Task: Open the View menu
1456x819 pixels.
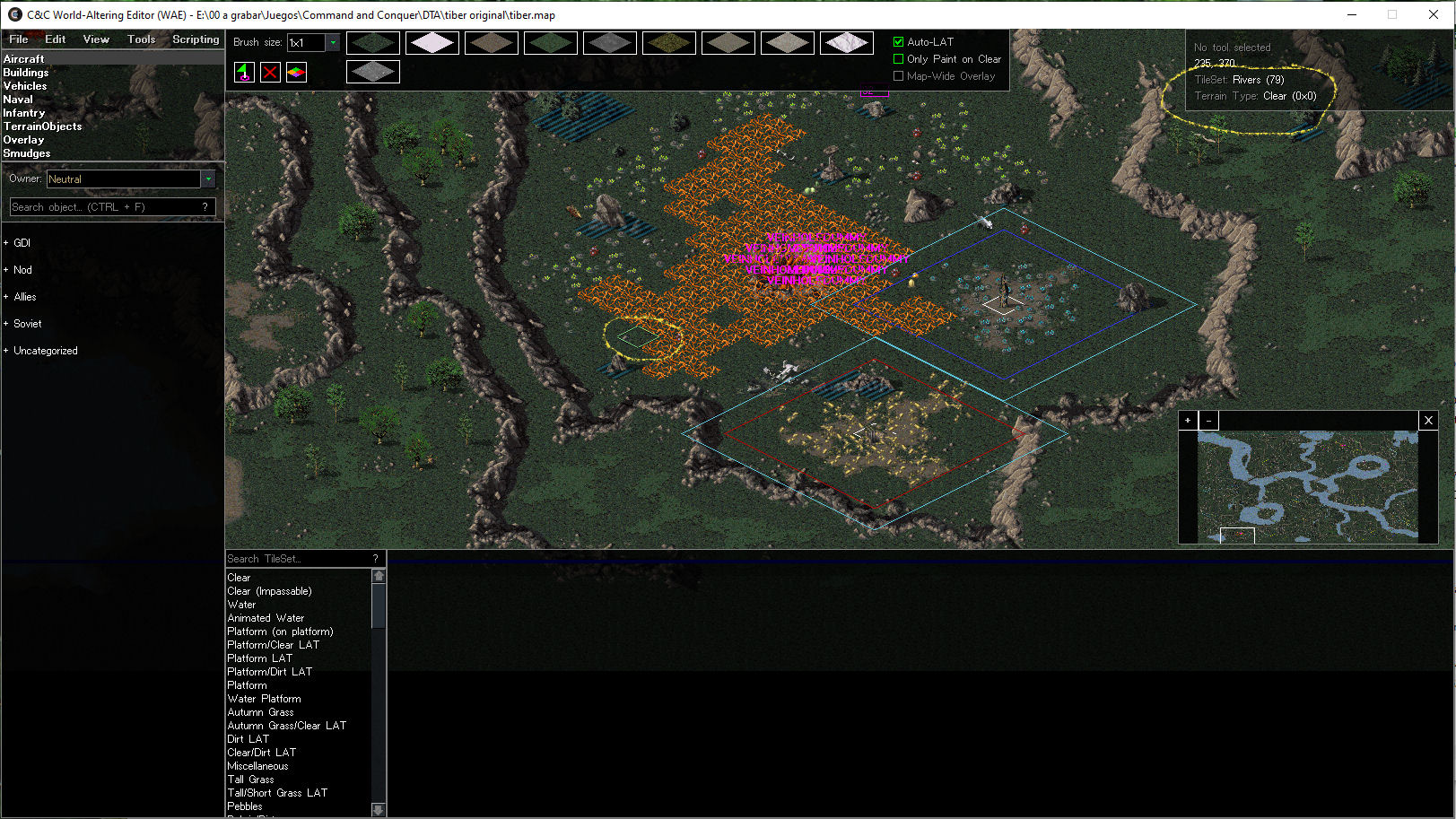Action: (x=96, y=39)
